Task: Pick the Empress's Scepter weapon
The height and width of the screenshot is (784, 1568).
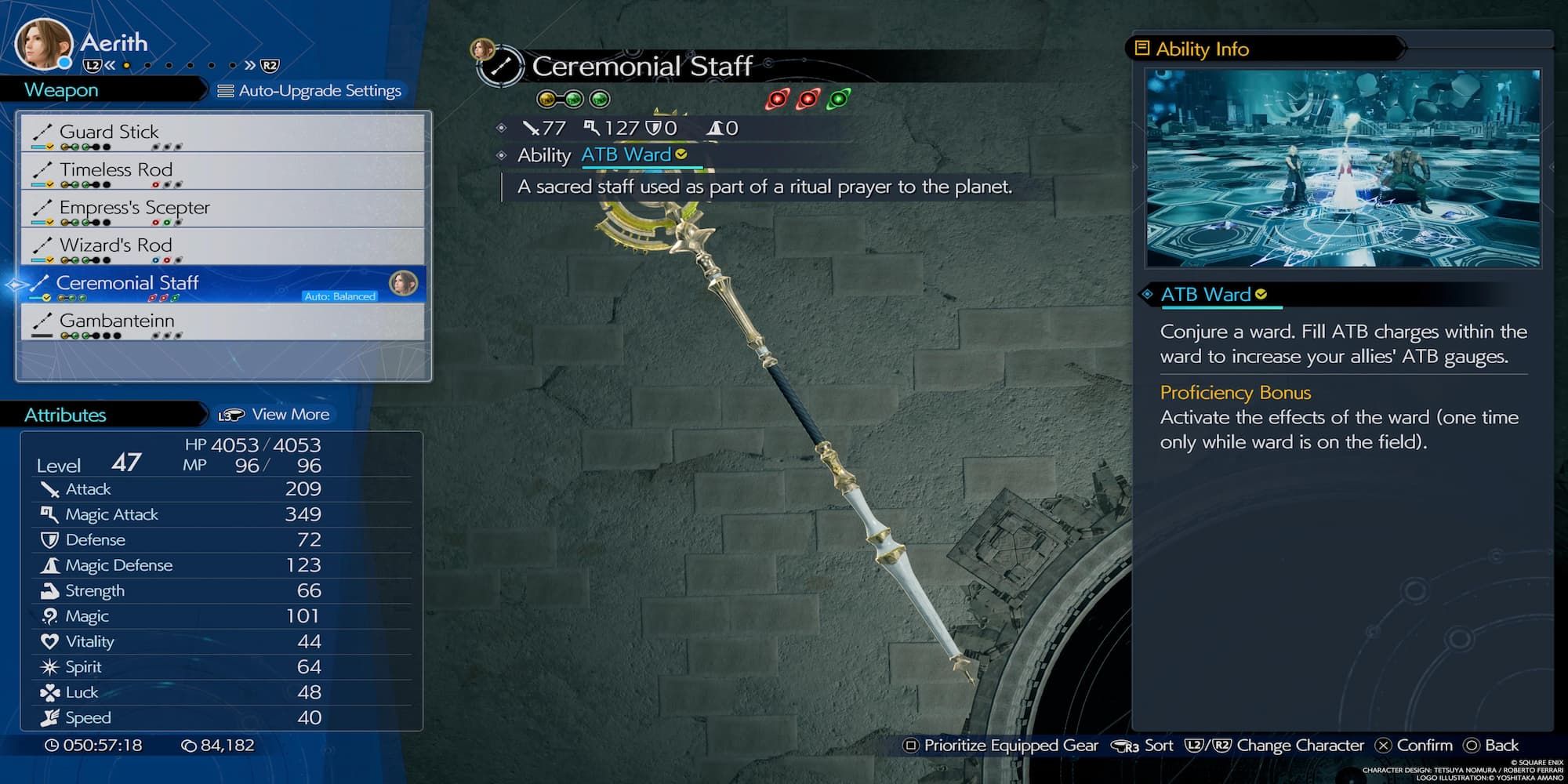Action: (x=223, y=209)
